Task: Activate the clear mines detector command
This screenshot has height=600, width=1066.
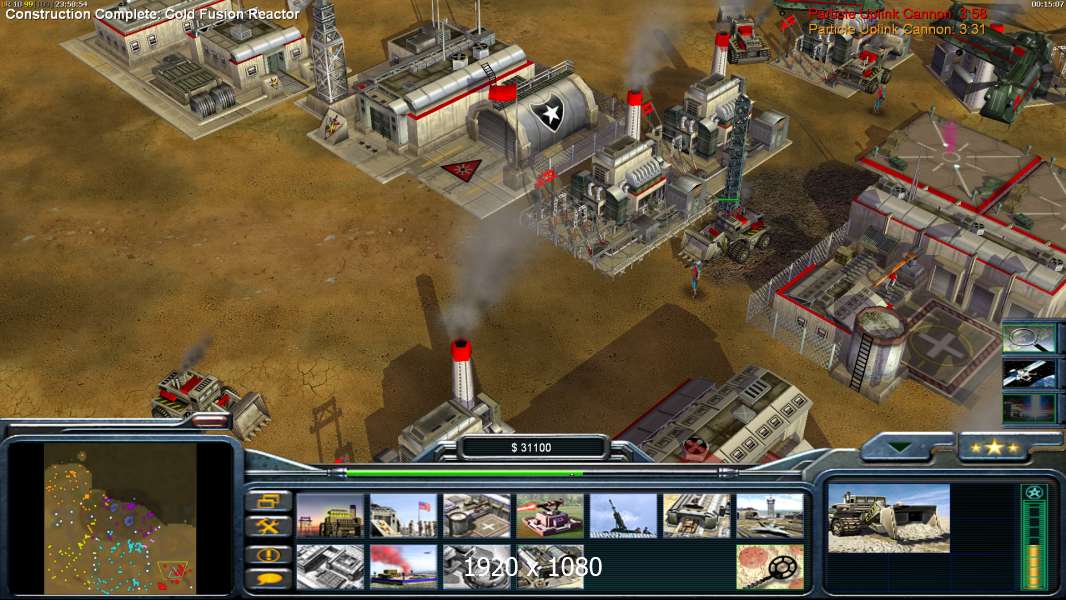Action: pos(770,566)
